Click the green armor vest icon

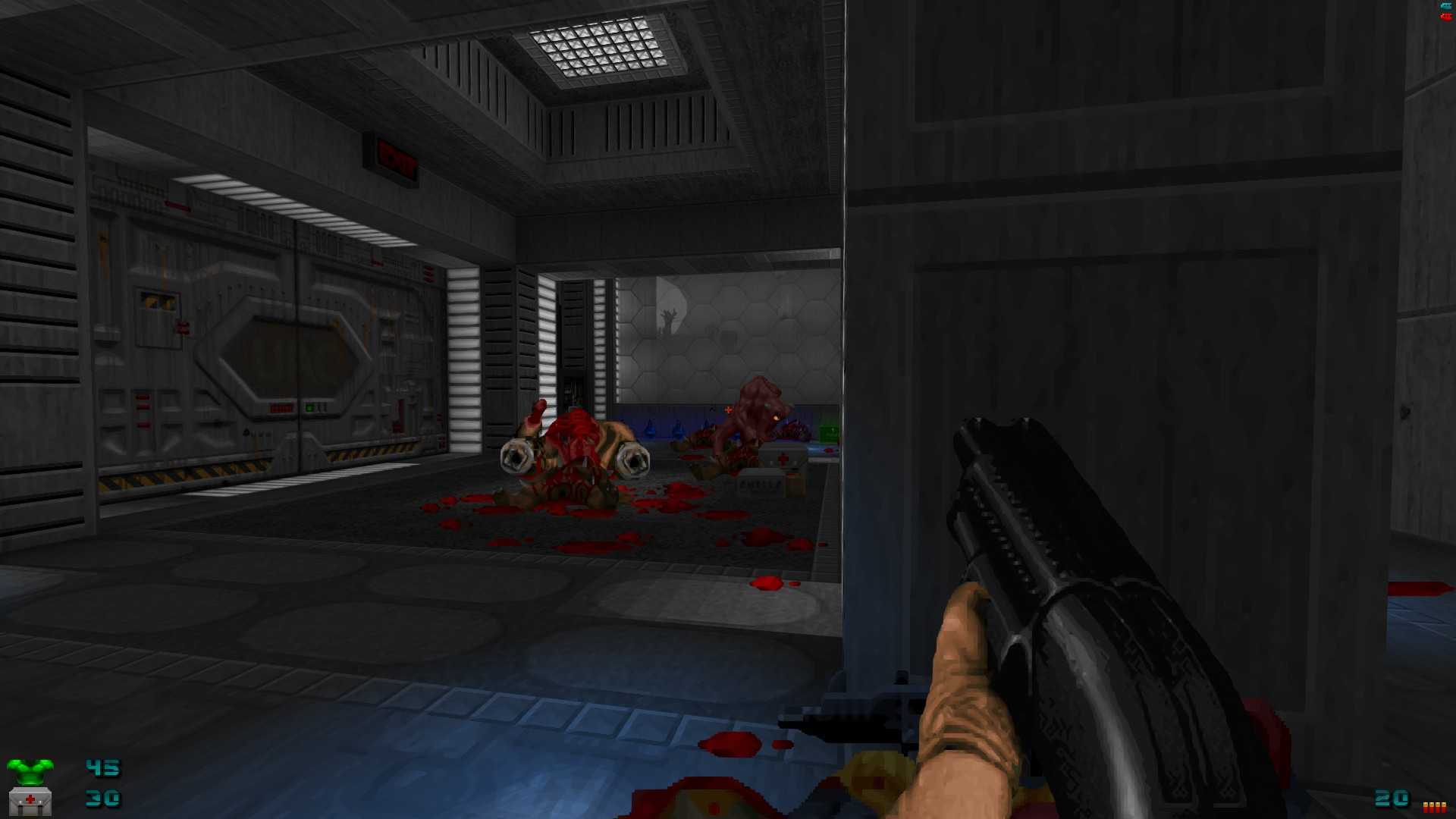click(30, 771)
